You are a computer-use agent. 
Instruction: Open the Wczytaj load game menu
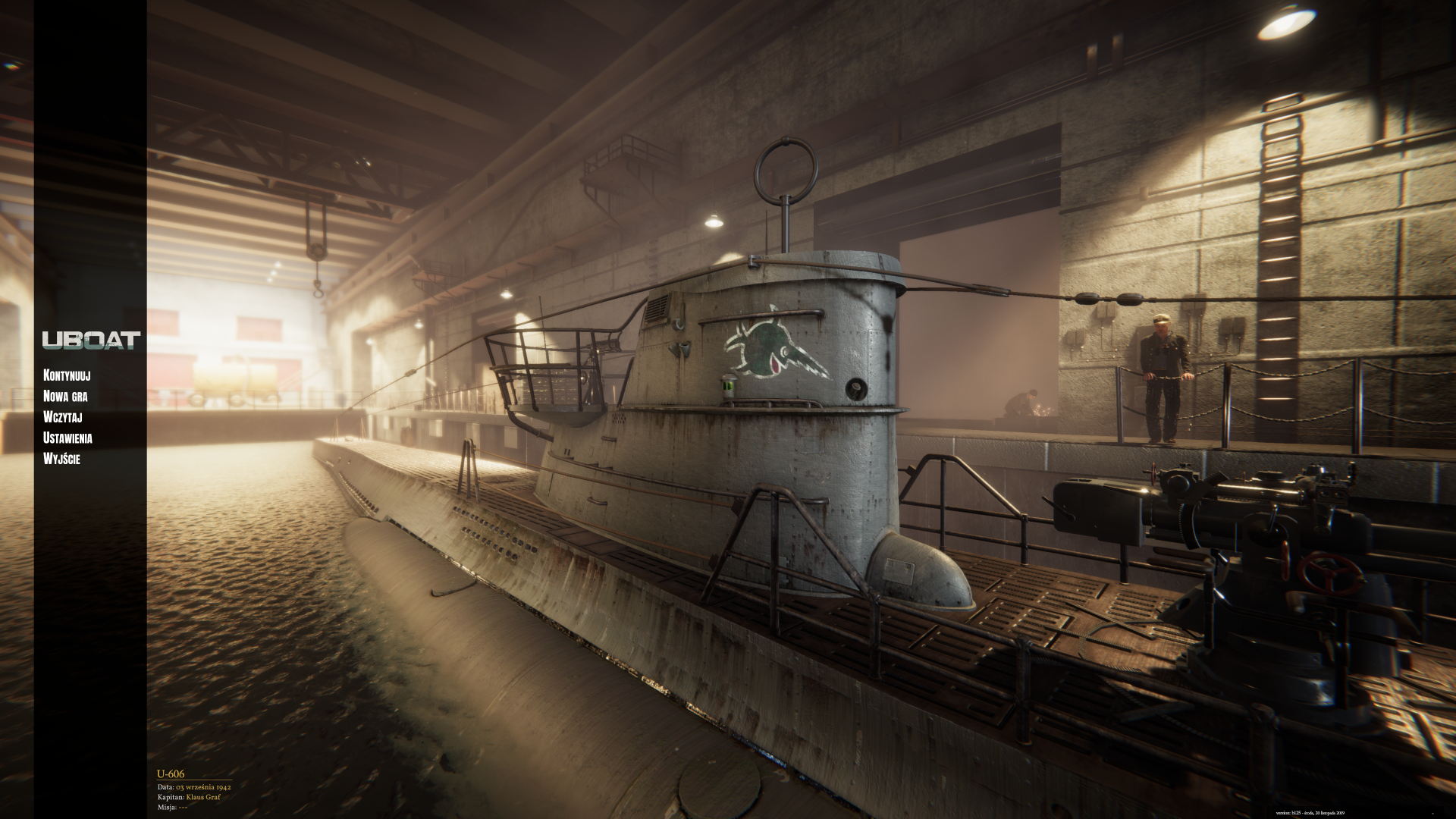coord(63,417)
